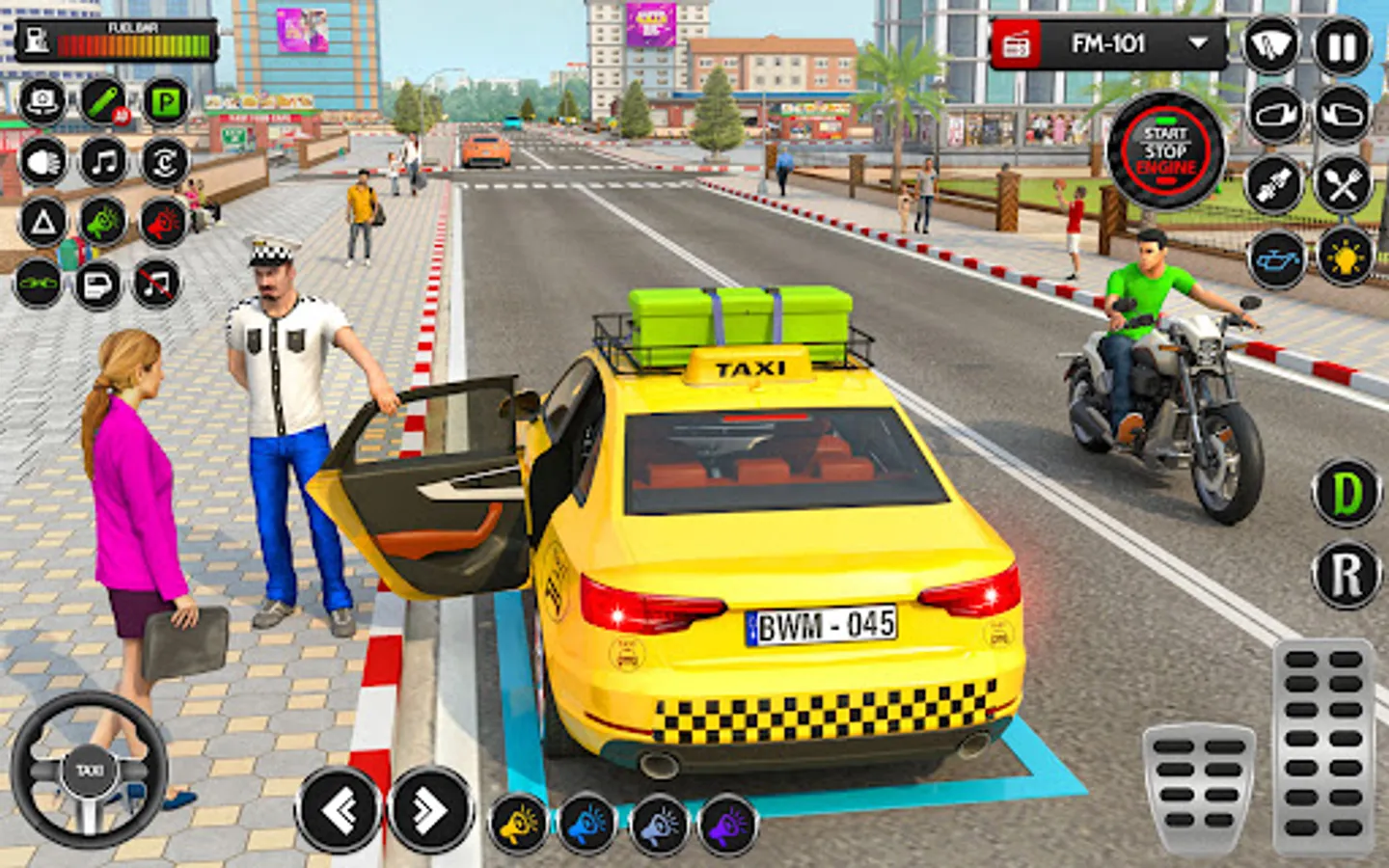Toggle the windshield wiper

coord(1271,44)
